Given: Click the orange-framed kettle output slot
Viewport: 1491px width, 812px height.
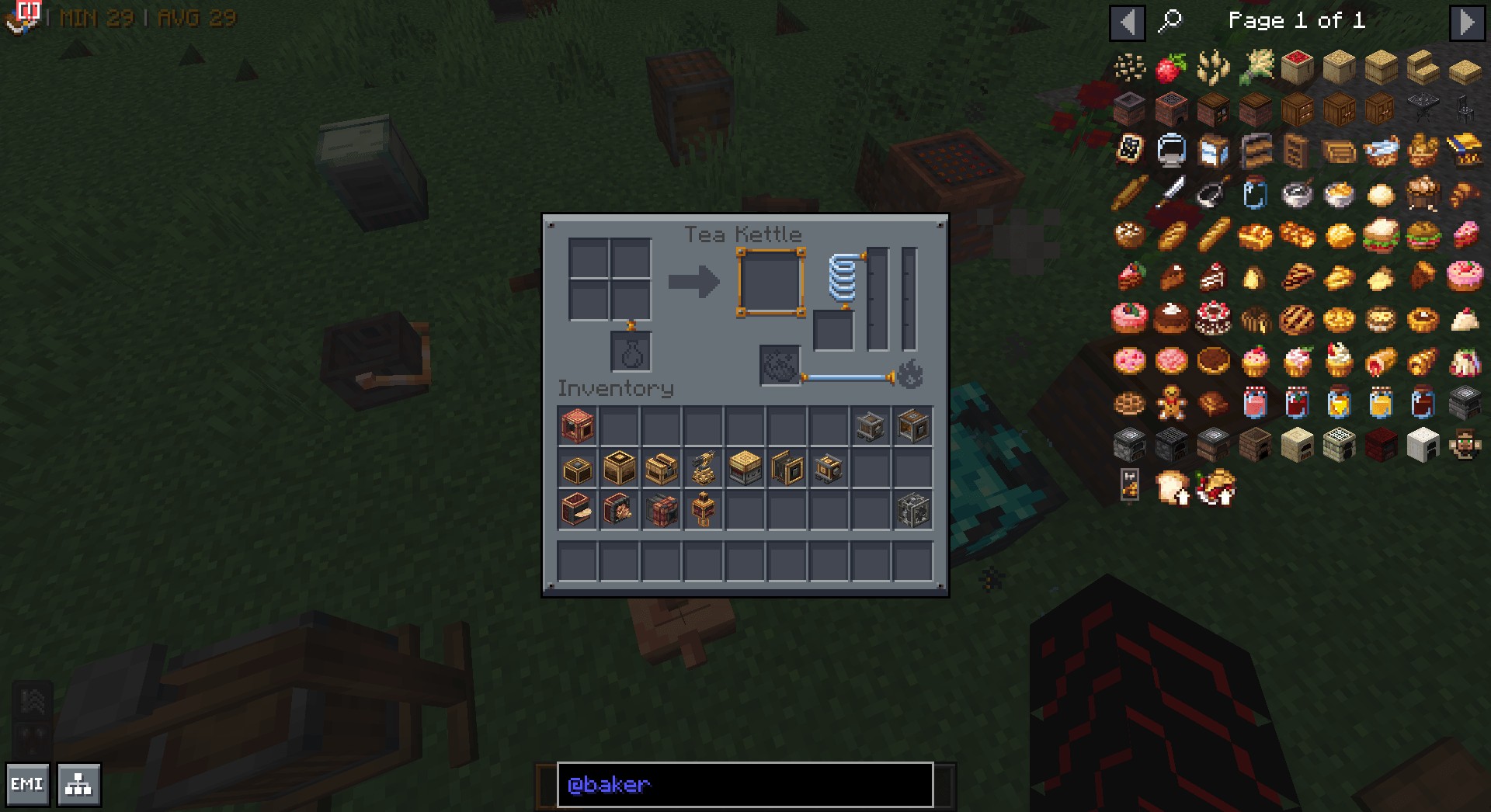Looking at the screenshot, I should click(770, 283).
